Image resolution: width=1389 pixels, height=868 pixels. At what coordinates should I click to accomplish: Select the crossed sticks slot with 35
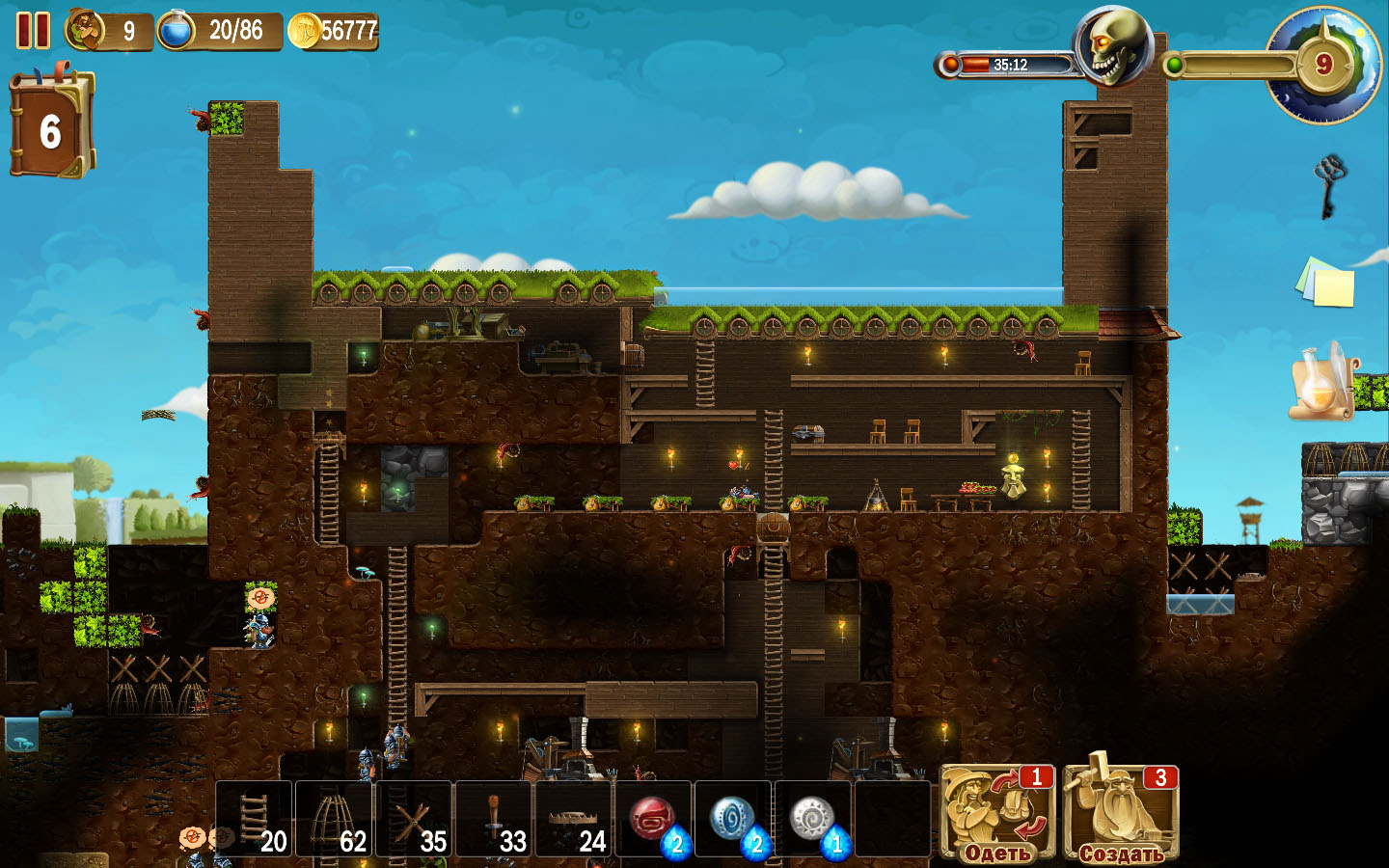(x=415, y=820)
